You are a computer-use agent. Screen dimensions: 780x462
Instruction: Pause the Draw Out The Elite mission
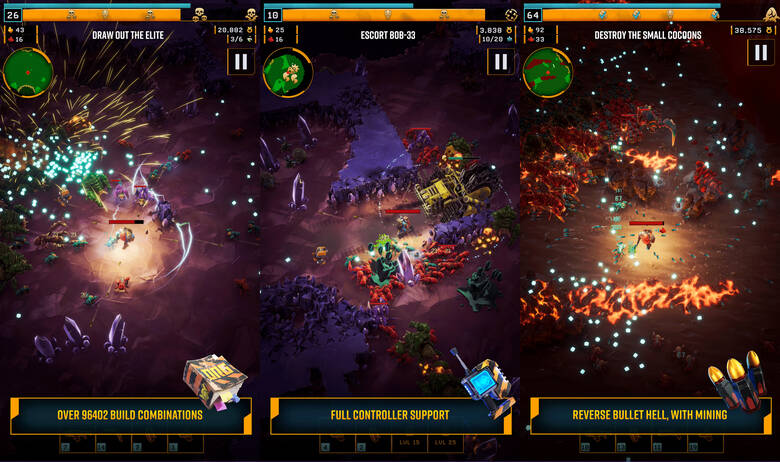[x=240, y=61]
